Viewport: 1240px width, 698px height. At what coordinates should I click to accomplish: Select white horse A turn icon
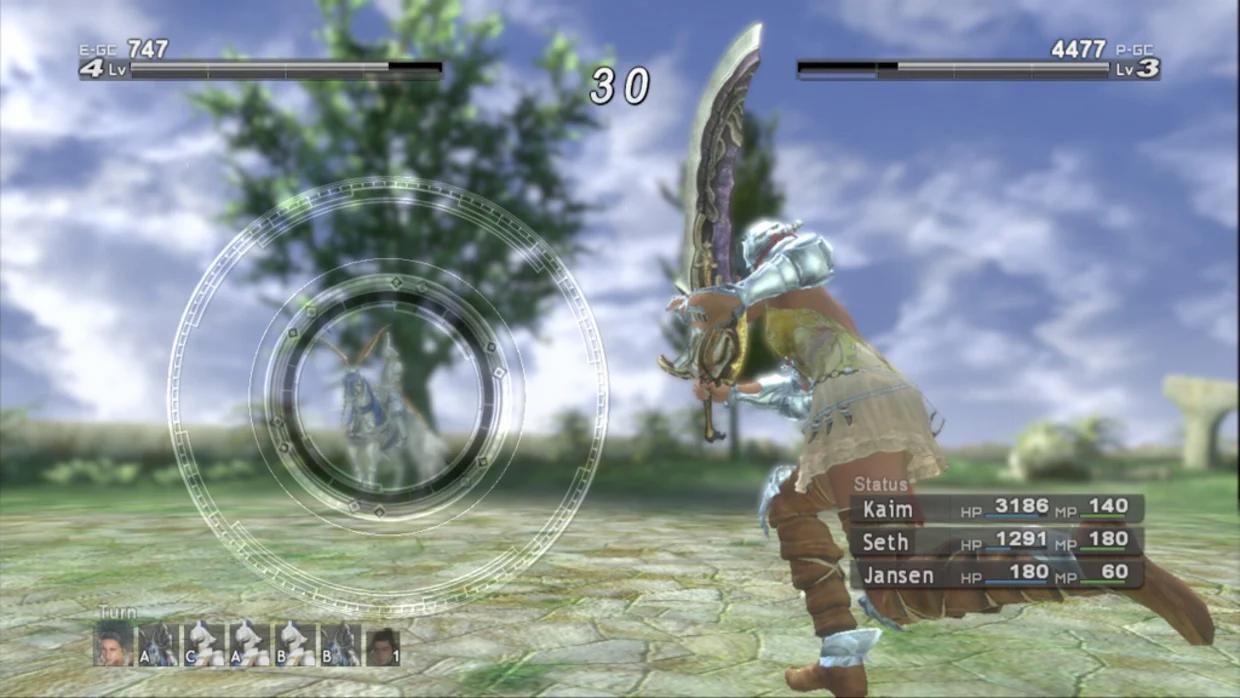[249, 645]
